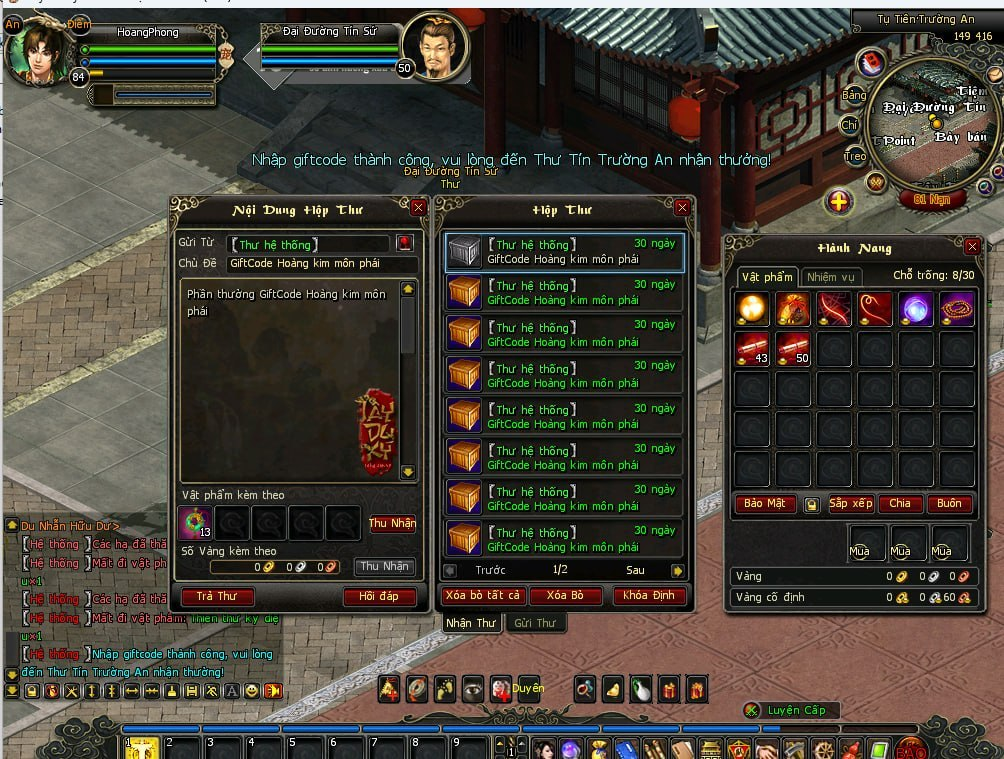Select the inventory item stacked to 50

tap(794, 349)
